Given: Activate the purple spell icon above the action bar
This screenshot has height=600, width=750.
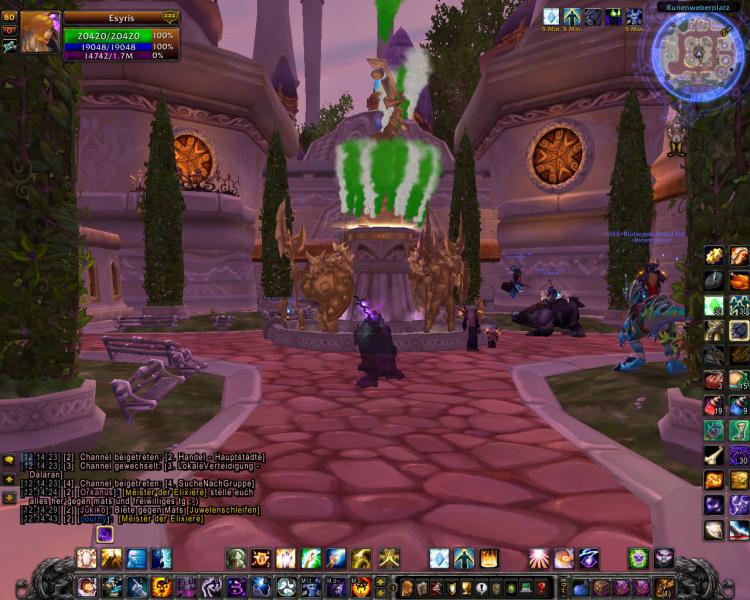Looking at the screenshot, I should (105, 535).
